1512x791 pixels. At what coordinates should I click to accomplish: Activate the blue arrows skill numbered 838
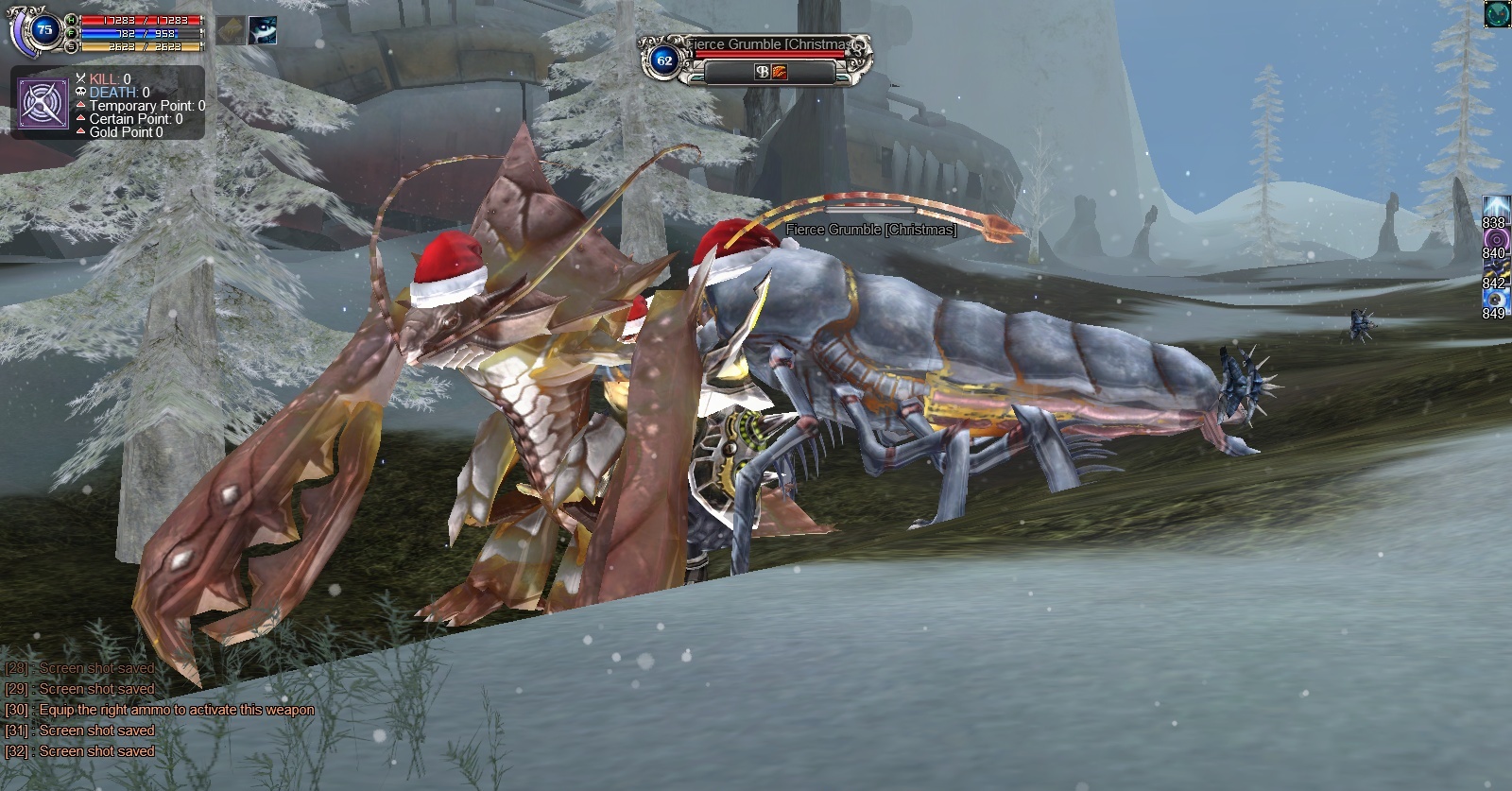(x=1495, y=207)
